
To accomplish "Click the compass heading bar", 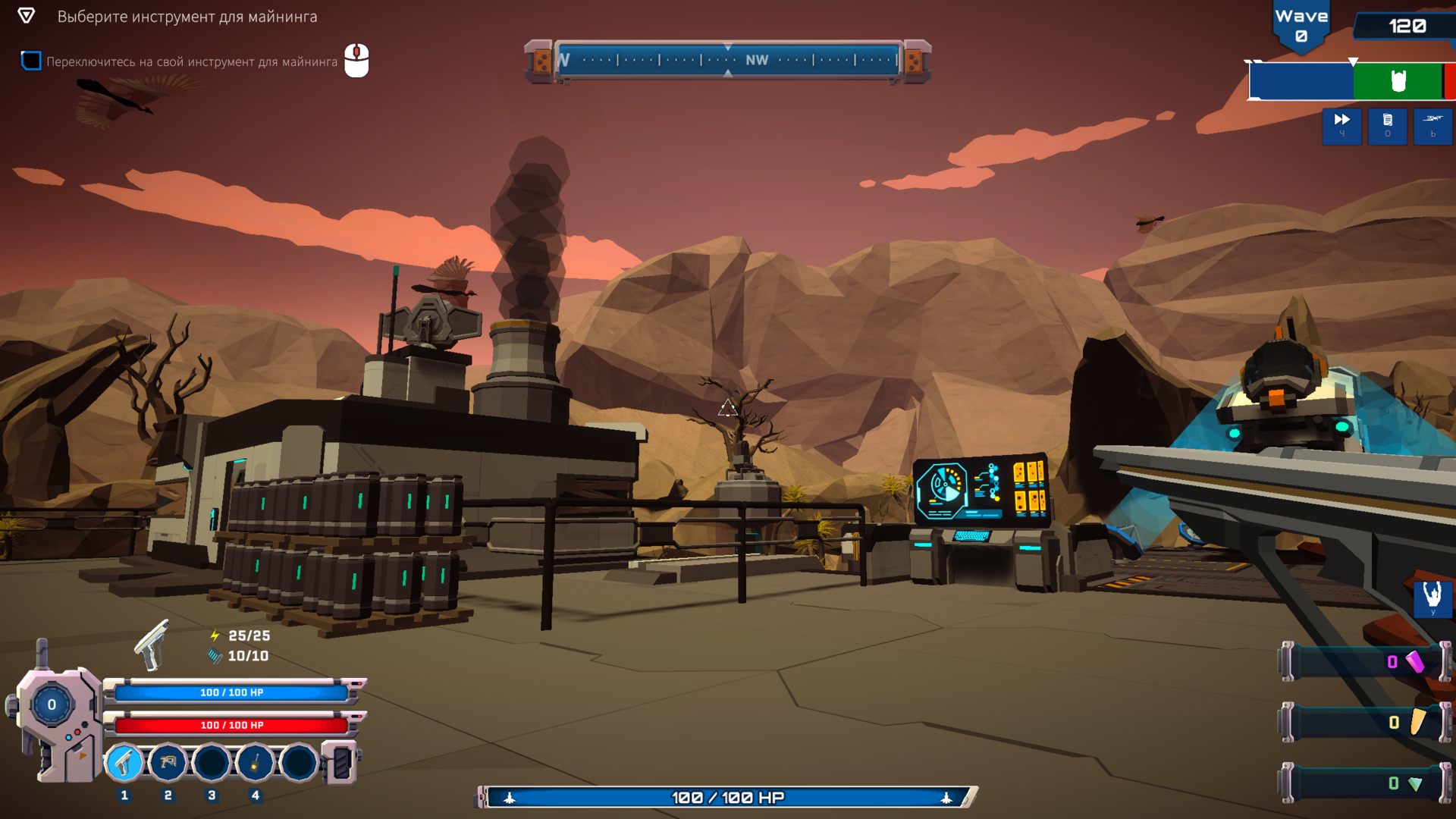I will [727, 61].
